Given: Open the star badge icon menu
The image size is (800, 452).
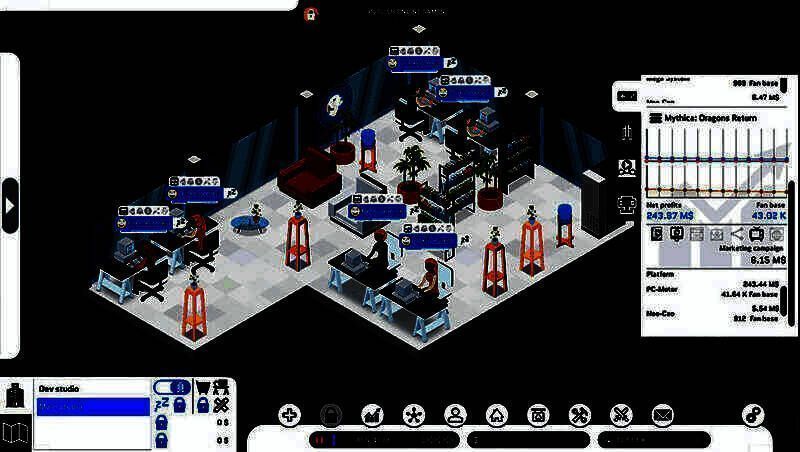Looking at the screenshot, I should point(413,415).
